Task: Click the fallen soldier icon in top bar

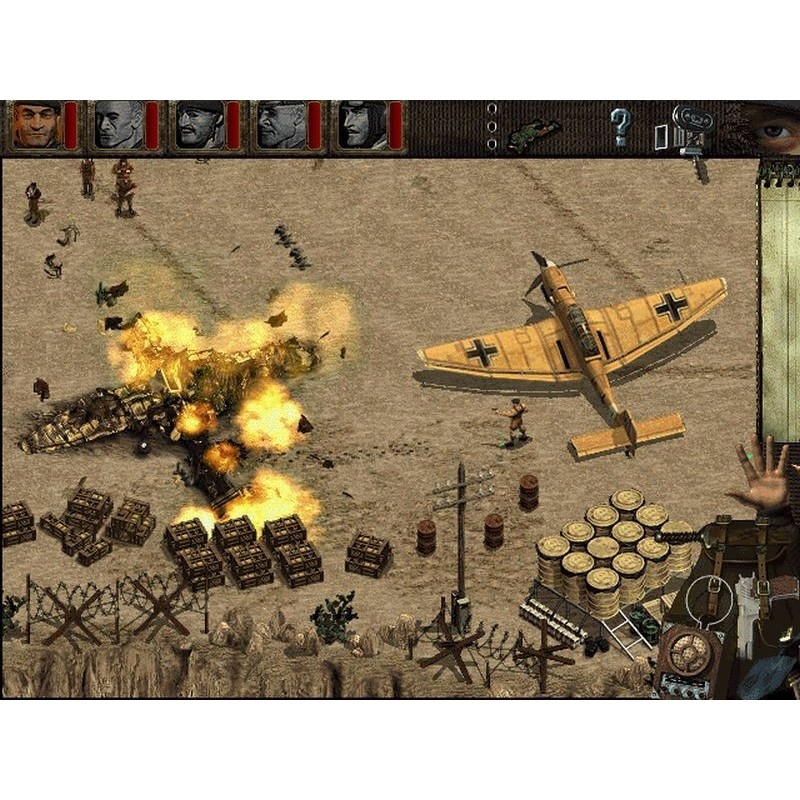Action: (532, 135)
